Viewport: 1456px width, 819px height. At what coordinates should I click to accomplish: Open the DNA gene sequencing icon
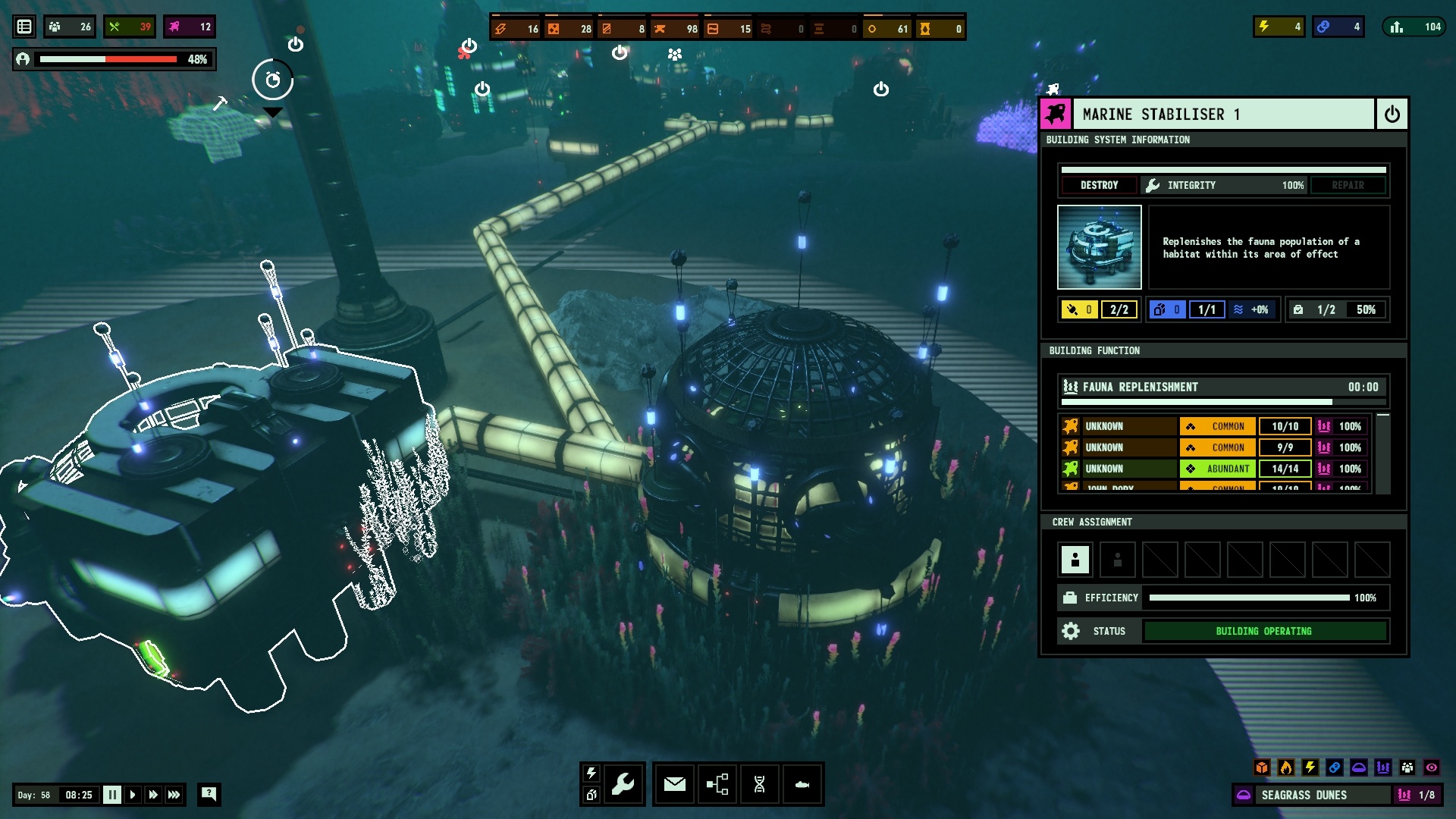[760, 784]
